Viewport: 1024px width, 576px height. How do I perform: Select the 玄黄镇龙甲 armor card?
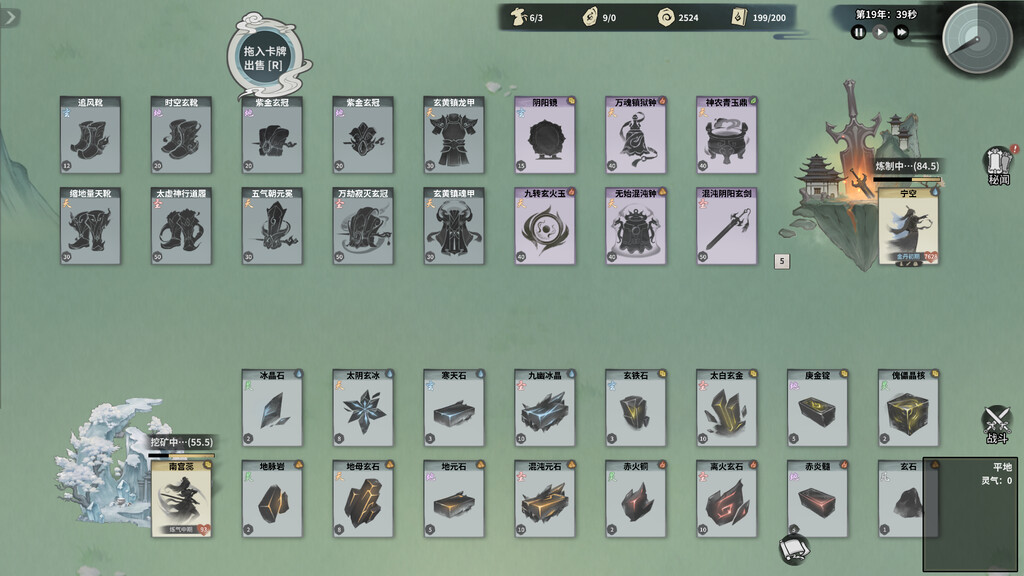[454, 135]
